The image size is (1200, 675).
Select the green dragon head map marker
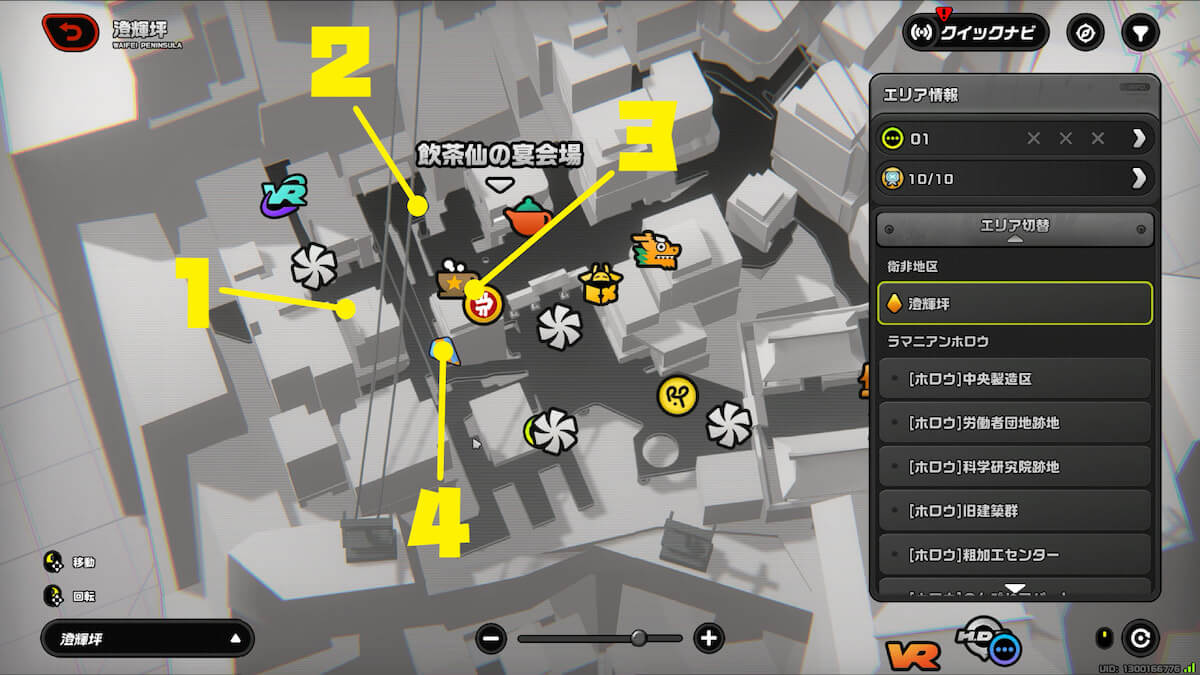655,250
